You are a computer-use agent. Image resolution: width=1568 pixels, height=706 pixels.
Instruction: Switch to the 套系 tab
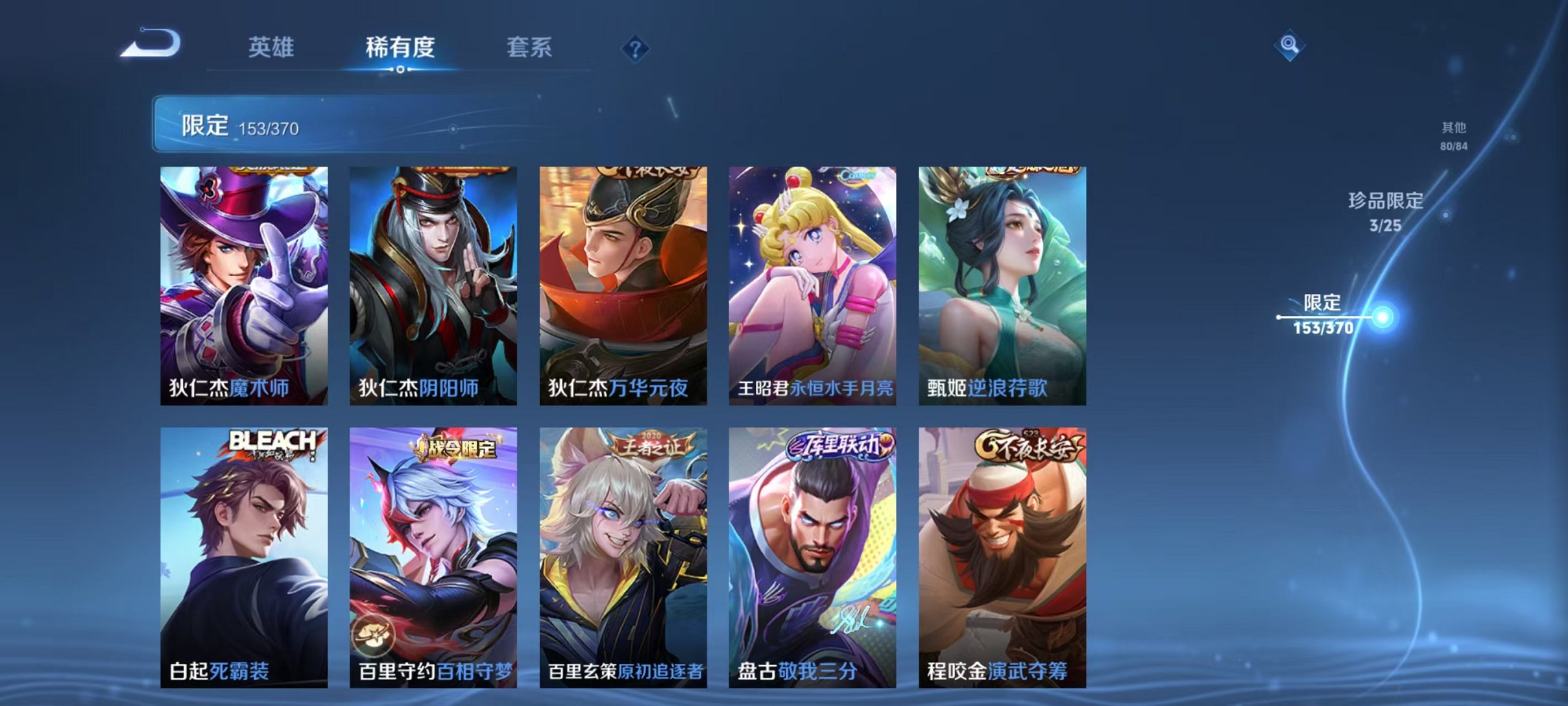click(530, 47)
